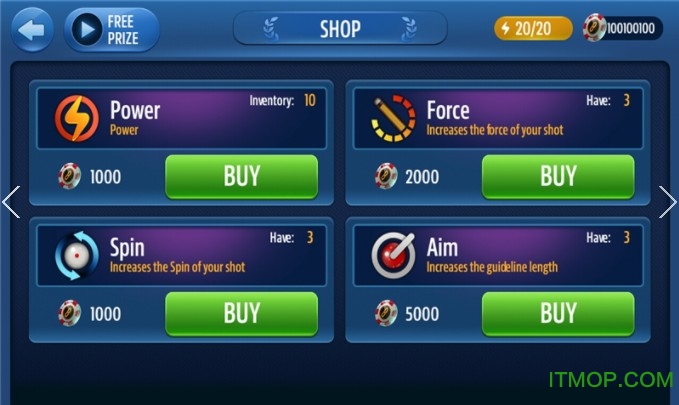Tap the 20/20 energy counter

(534, 28)
